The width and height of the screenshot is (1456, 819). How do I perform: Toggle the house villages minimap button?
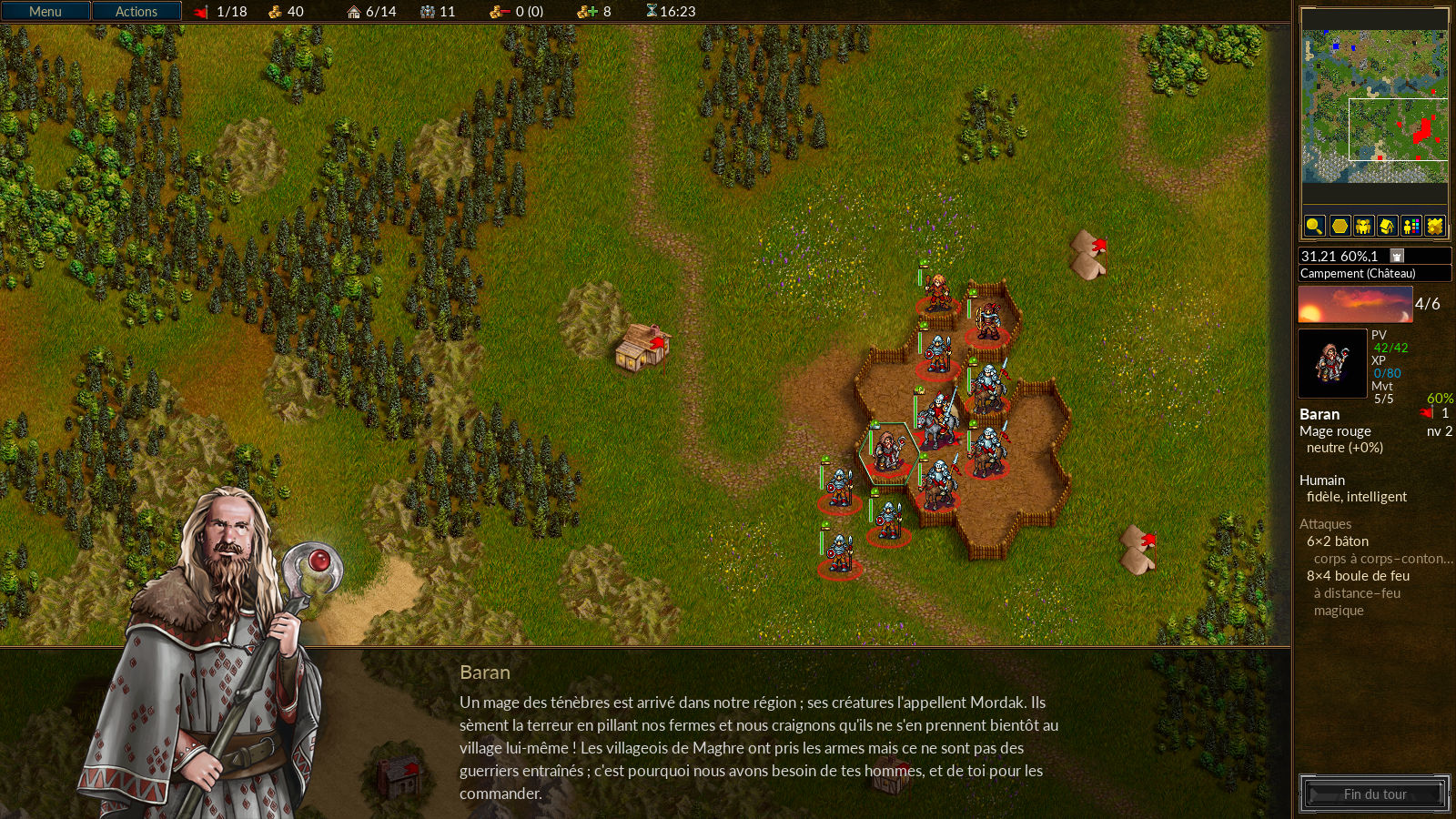(1387, 226)
